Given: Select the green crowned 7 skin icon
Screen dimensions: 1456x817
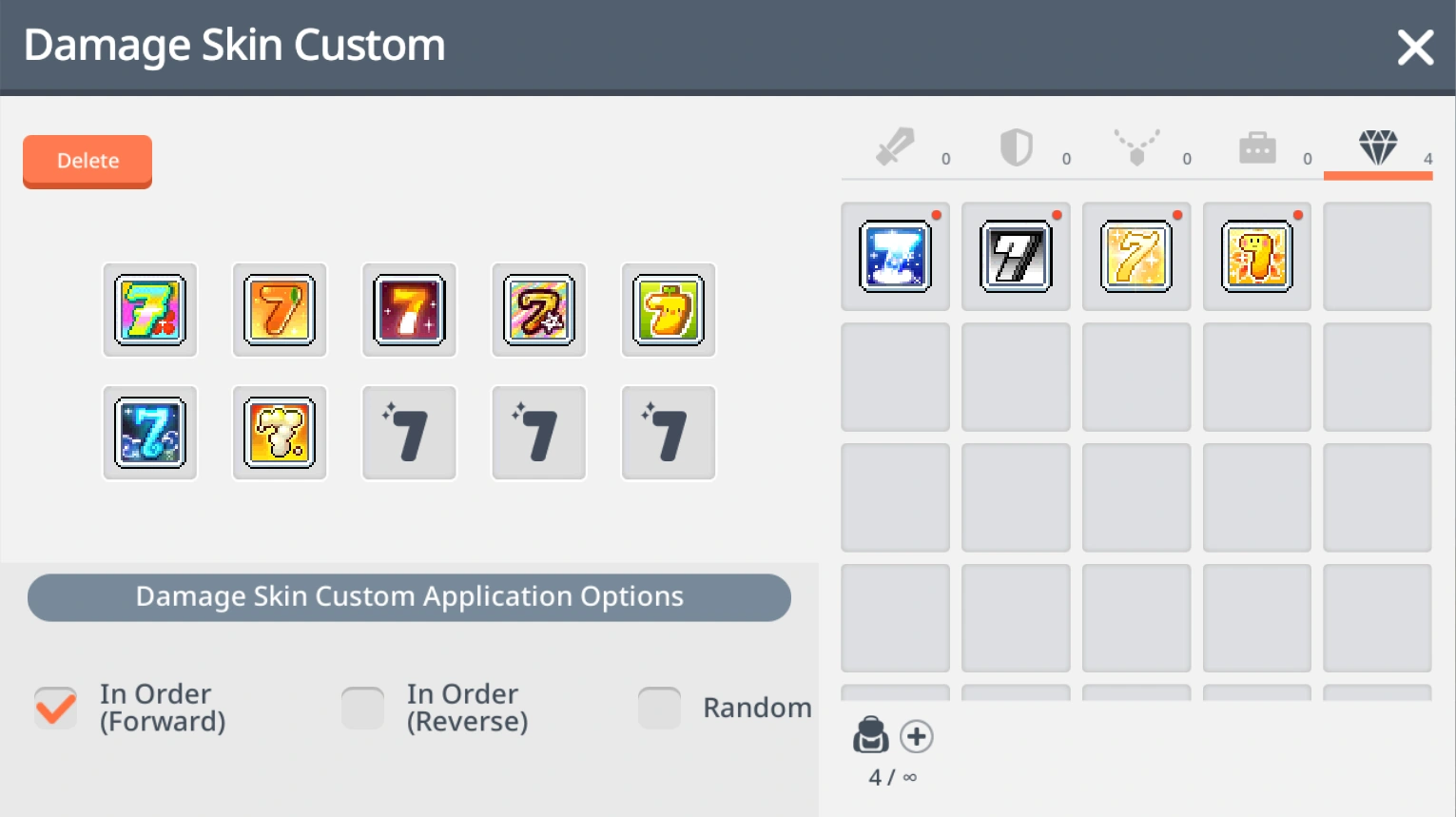Looking at the screenshot, I should click(667, 309).
